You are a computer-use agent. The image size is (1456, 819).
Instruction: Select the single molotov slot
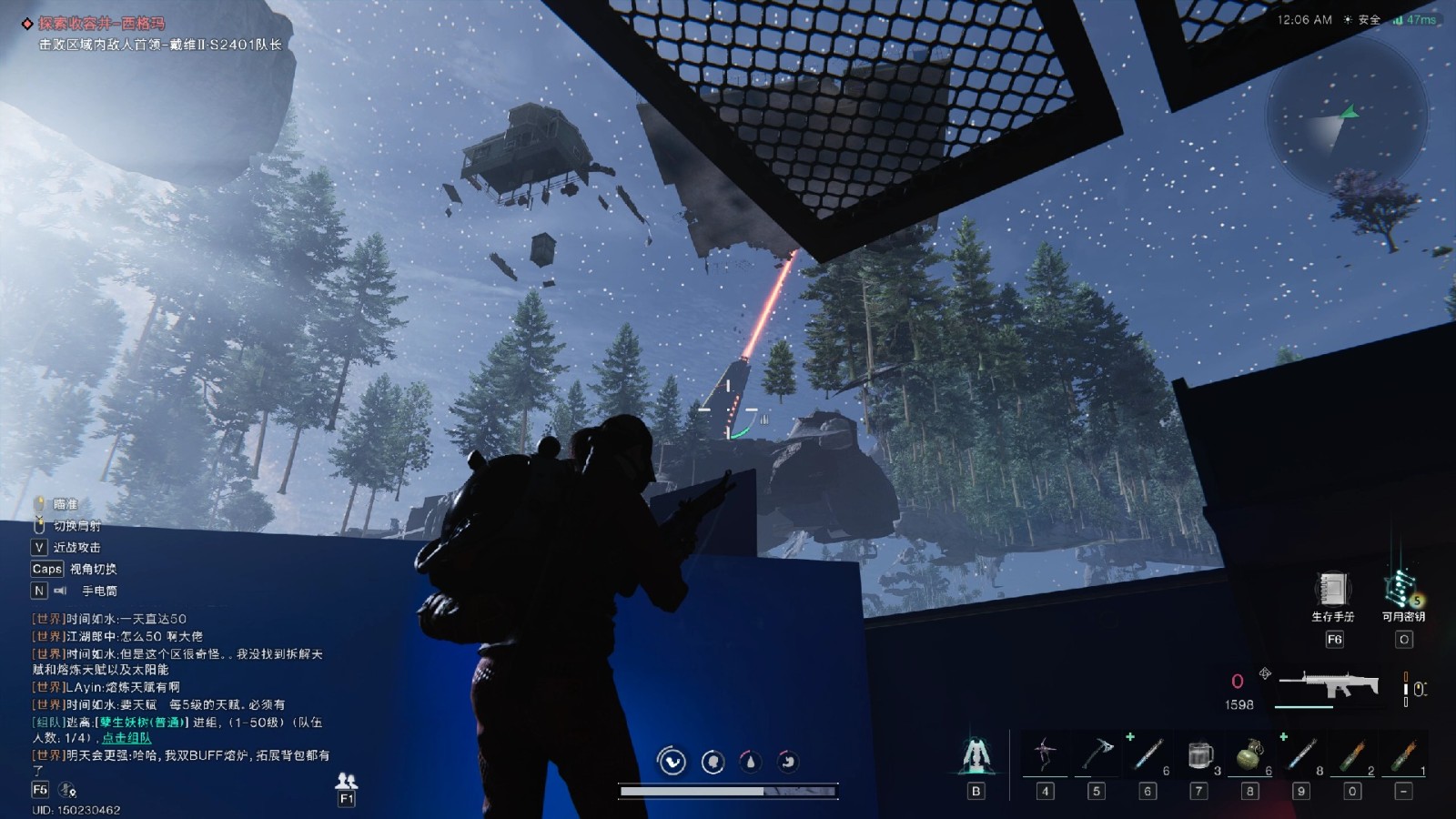click(1403, 755)
